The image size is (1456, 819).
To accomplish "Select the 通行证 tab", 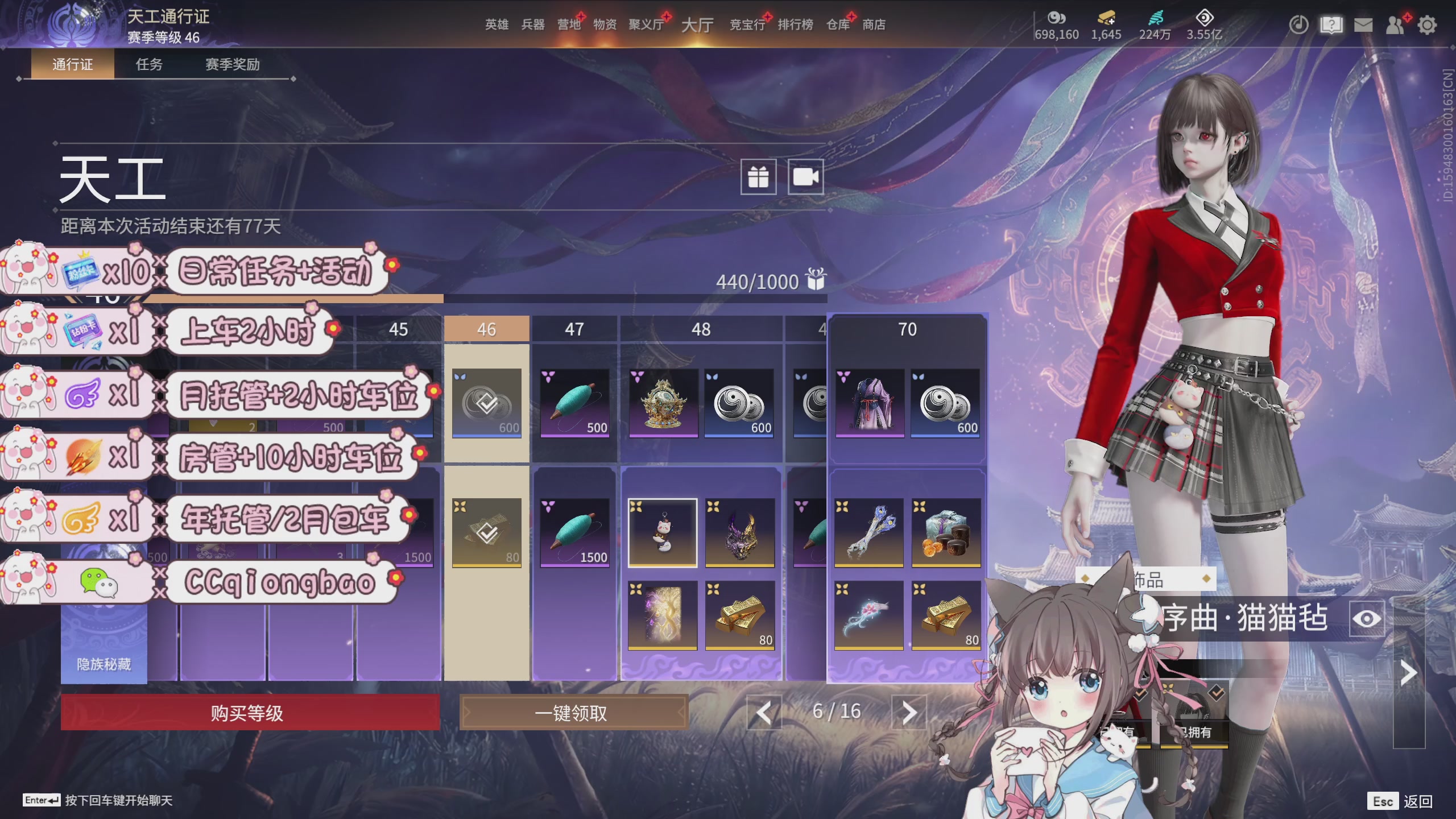I will tap(72, 64).
